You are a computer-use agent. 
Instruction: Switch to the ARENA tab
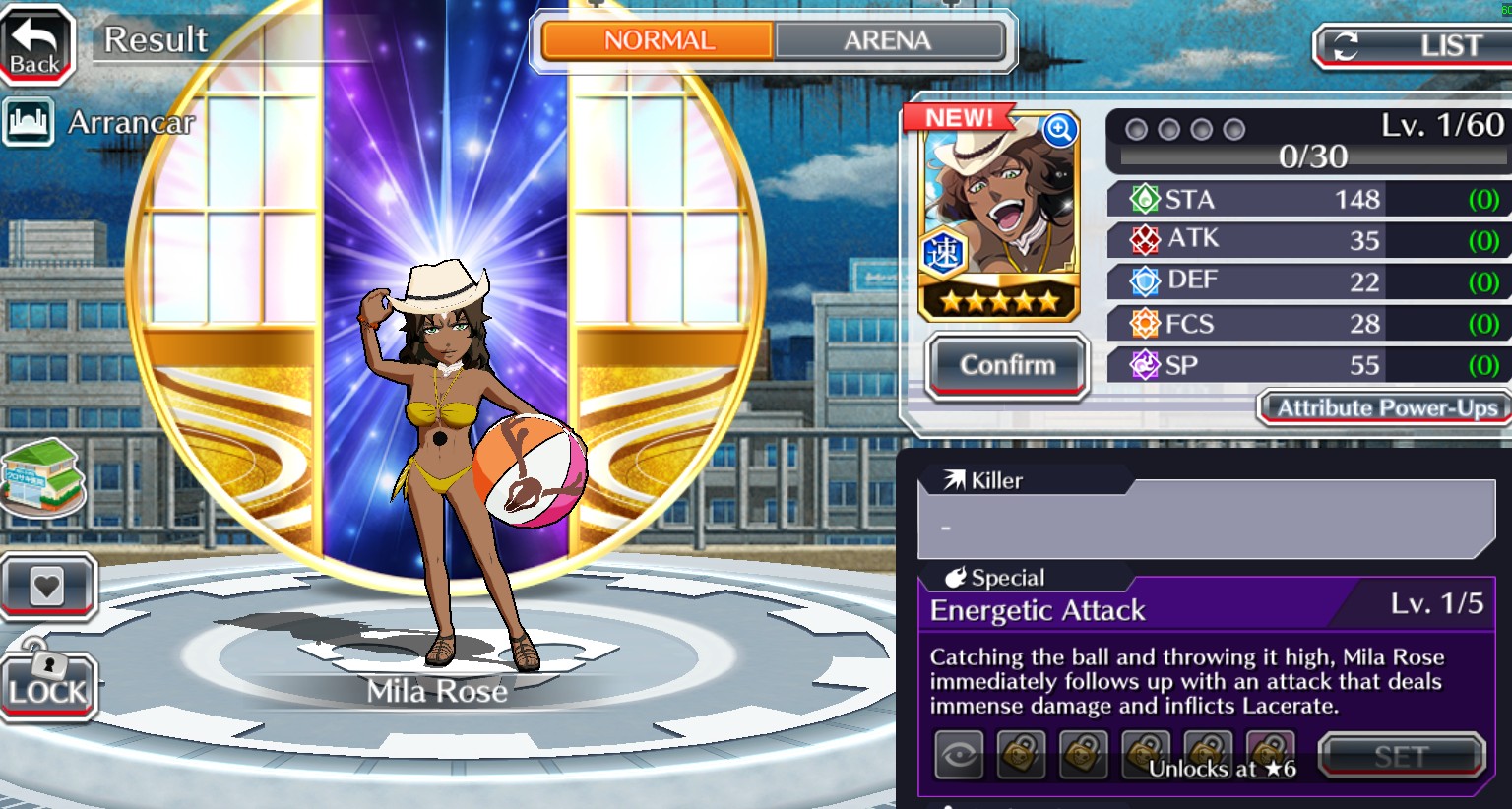tap(889, 41)
